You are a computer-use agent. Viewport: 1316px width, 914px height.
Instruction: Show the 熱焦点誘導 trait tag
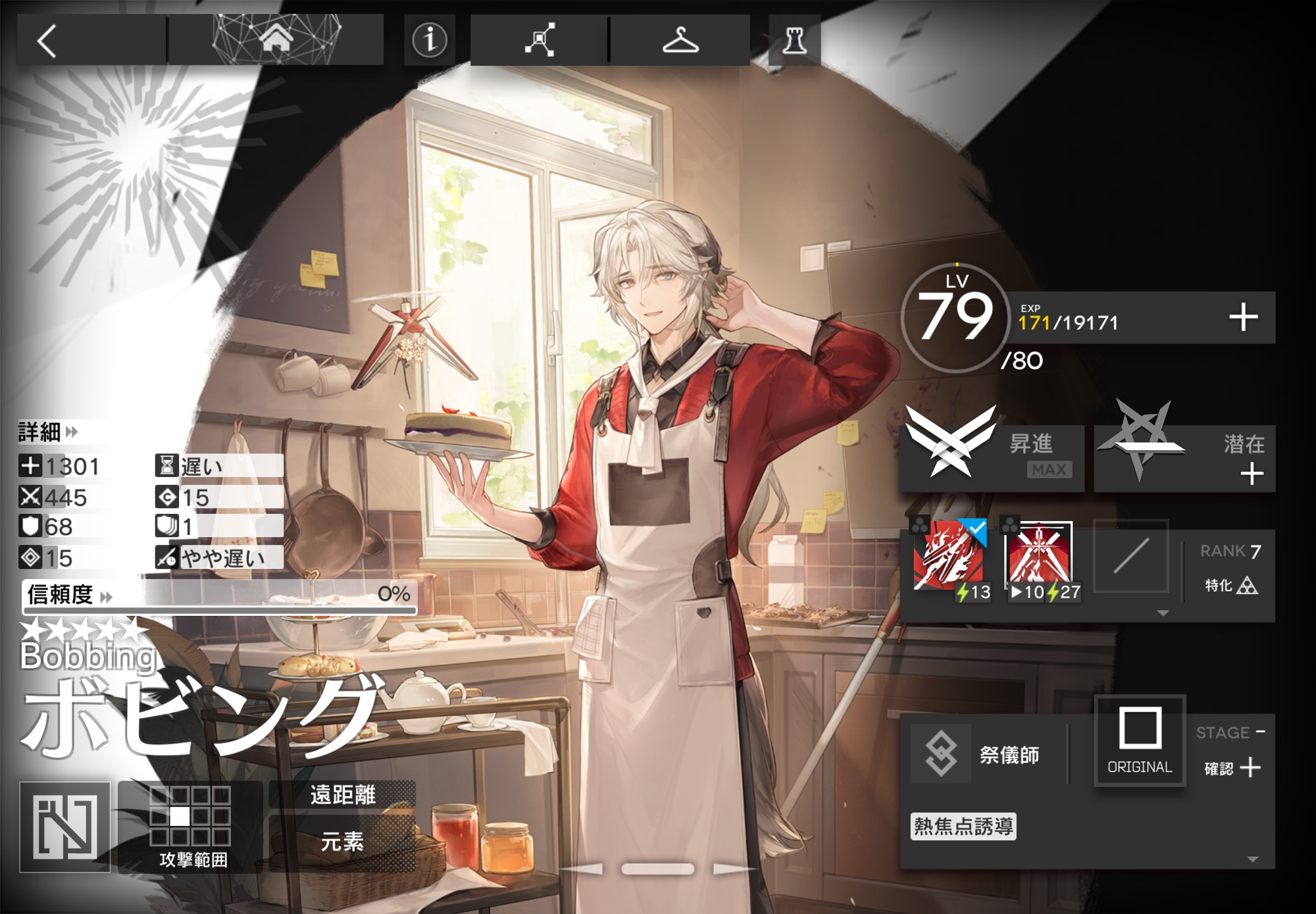pyautogui.click(x=963, y=826)
